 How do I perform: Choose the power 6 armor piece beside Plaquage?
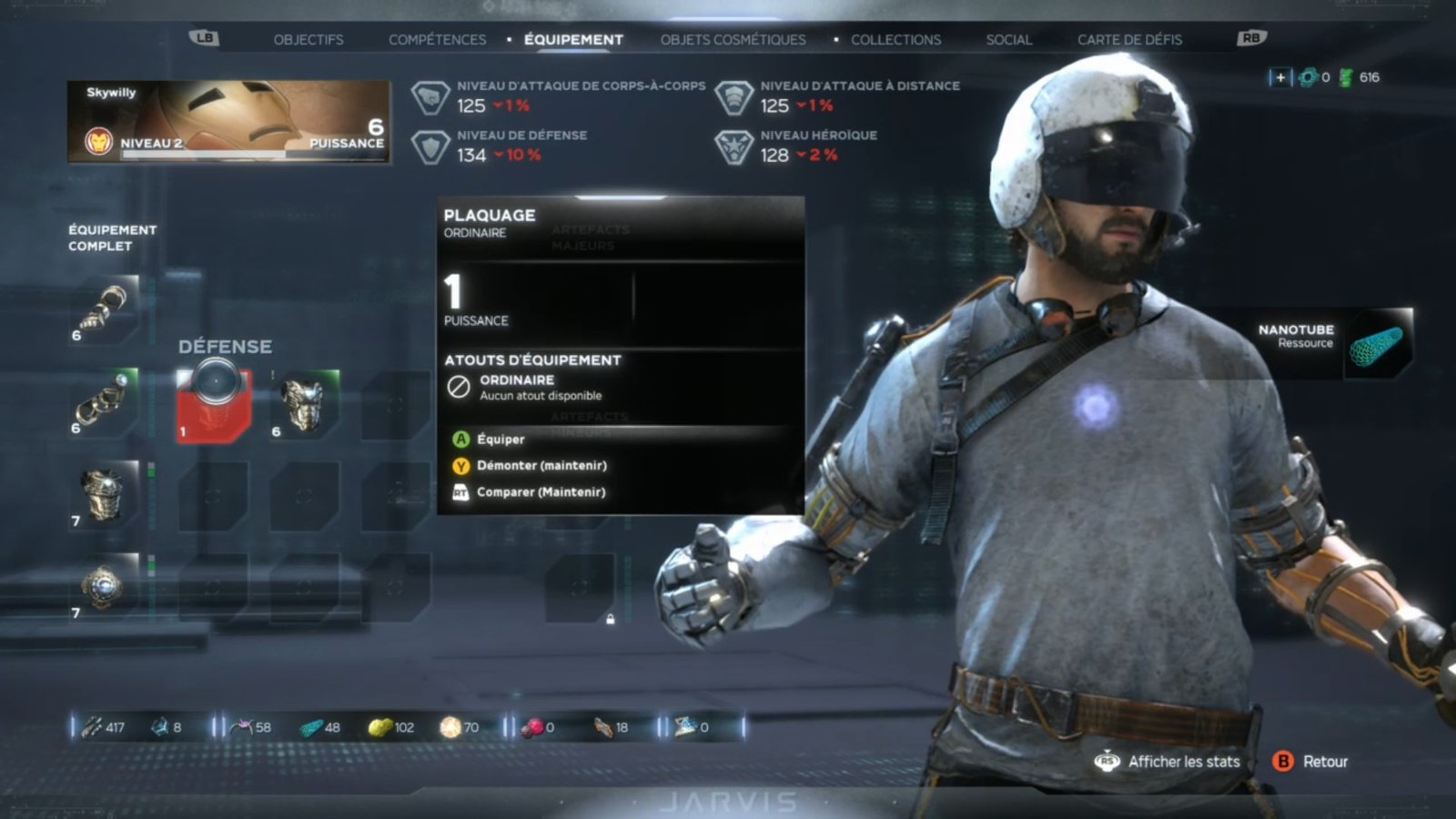pos(305,404)
